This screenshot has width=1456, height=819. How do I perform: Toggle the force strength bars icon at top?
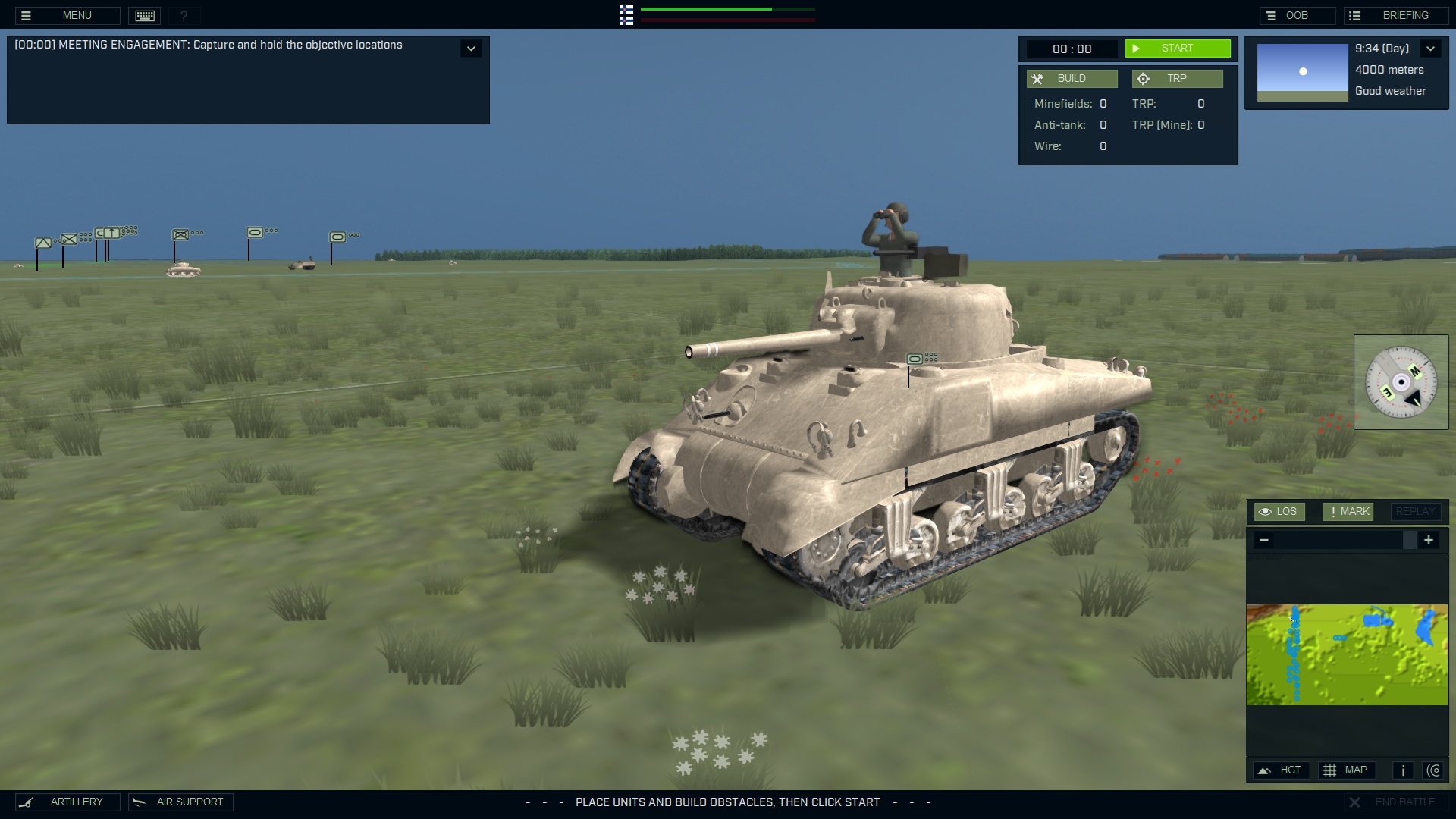click(x=626, y=15)
